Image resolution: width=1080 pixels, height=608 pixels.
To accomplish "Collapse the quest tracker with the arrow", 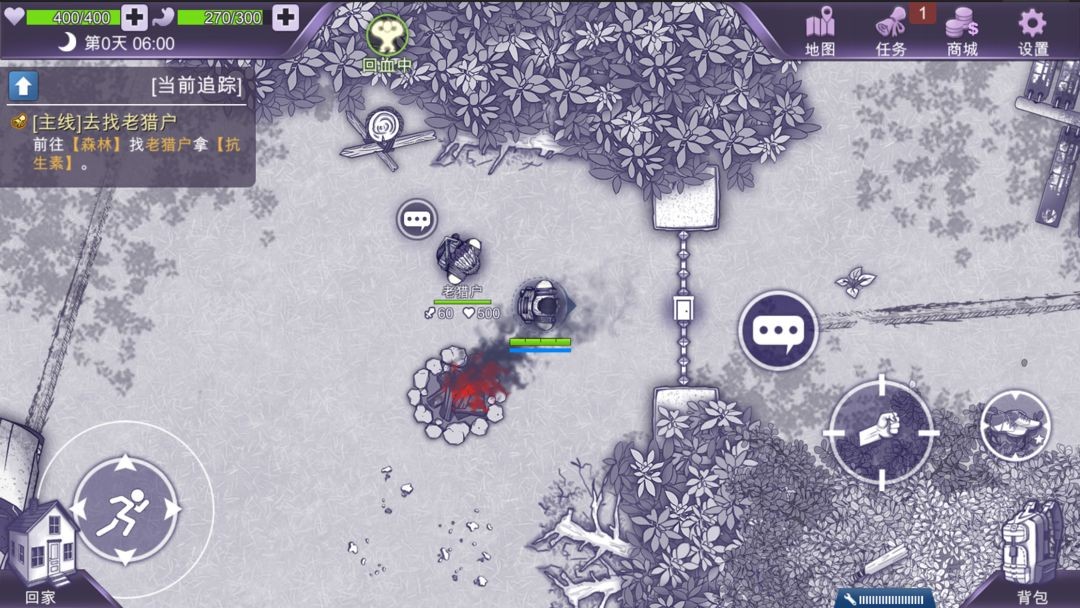I will point(23,85).
